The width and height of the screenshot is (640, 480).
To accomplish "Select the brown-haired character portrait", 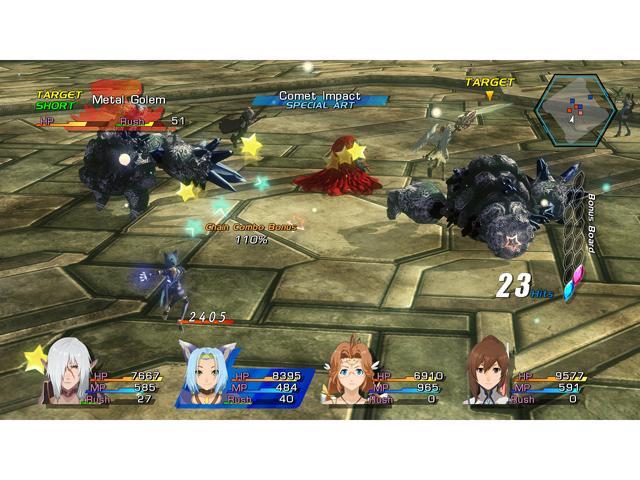I will 490,373.
